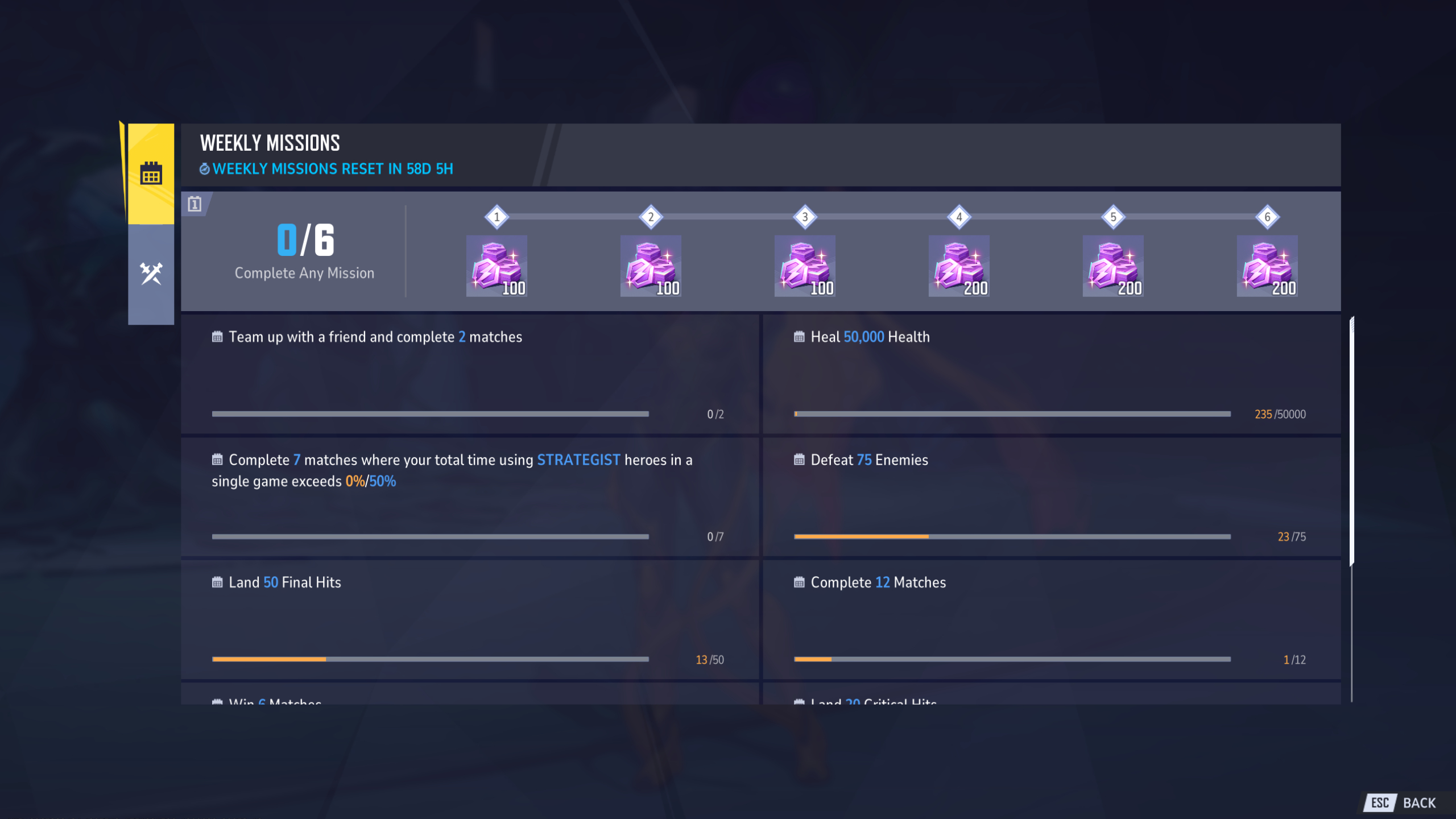Image resolution: width=1456 pixels, height=819 pixels.
Task: Claim the final milestone 6 reward crate
Action: point(1267,267)
